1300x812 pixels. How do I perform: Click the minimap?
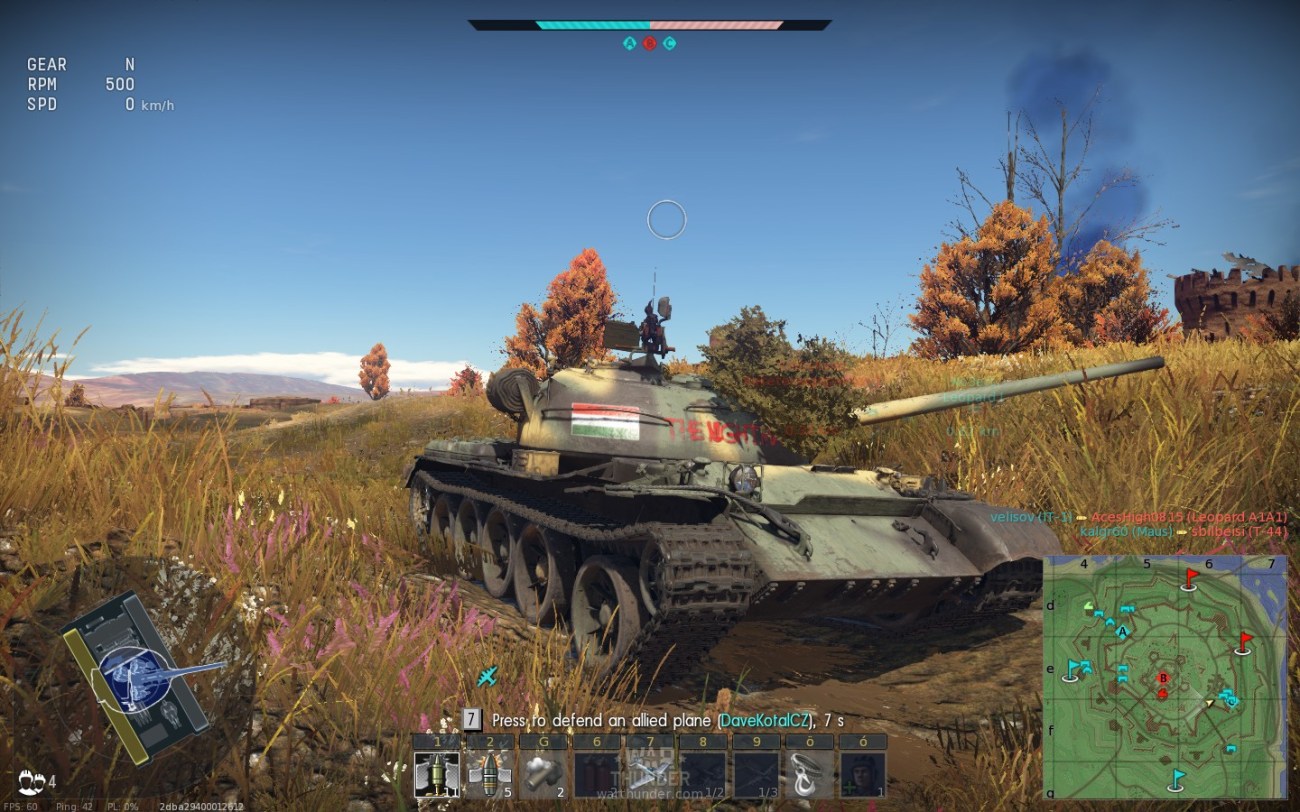tap(1165, 677)
